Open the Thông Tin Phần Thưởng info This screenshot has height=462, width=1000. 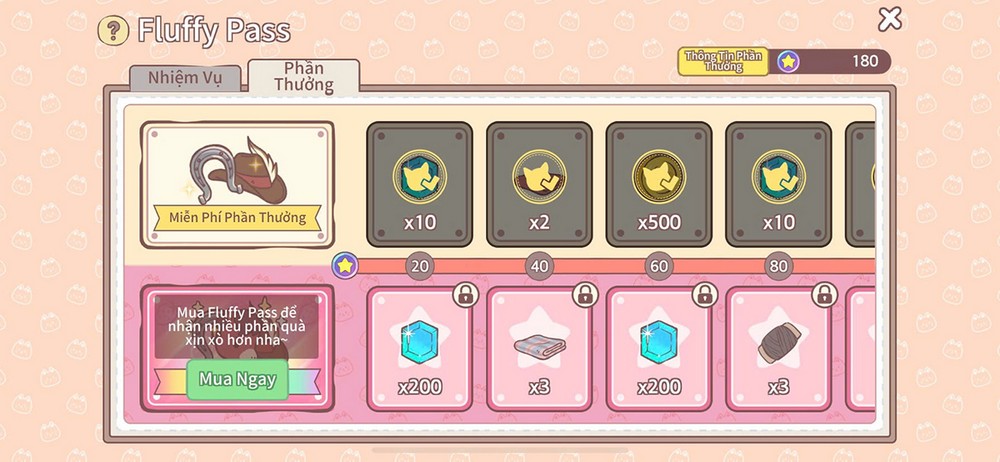coord(722,61)
